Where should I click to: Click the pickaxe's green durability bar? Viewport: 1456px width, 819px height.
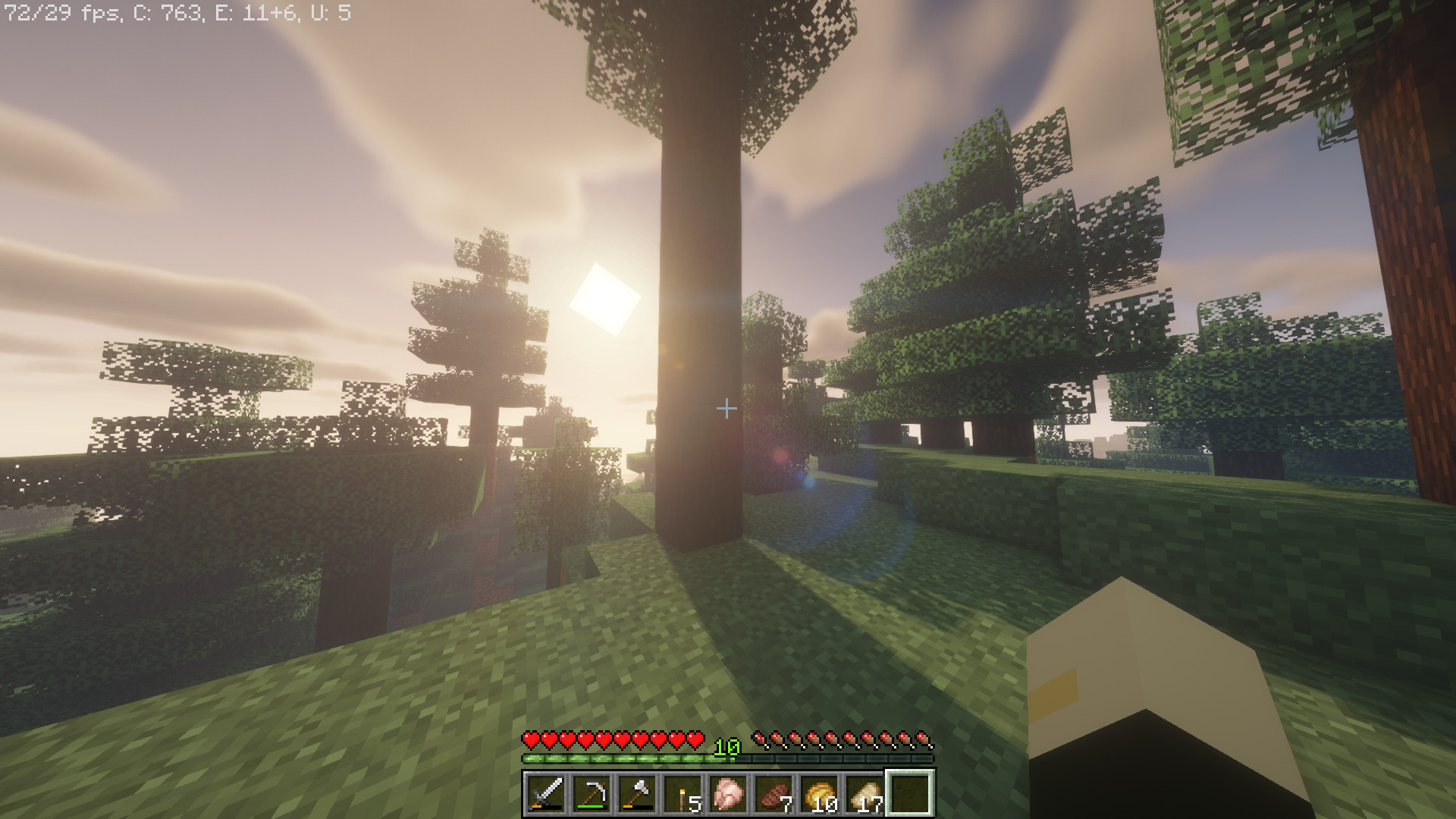coord(591,806)
